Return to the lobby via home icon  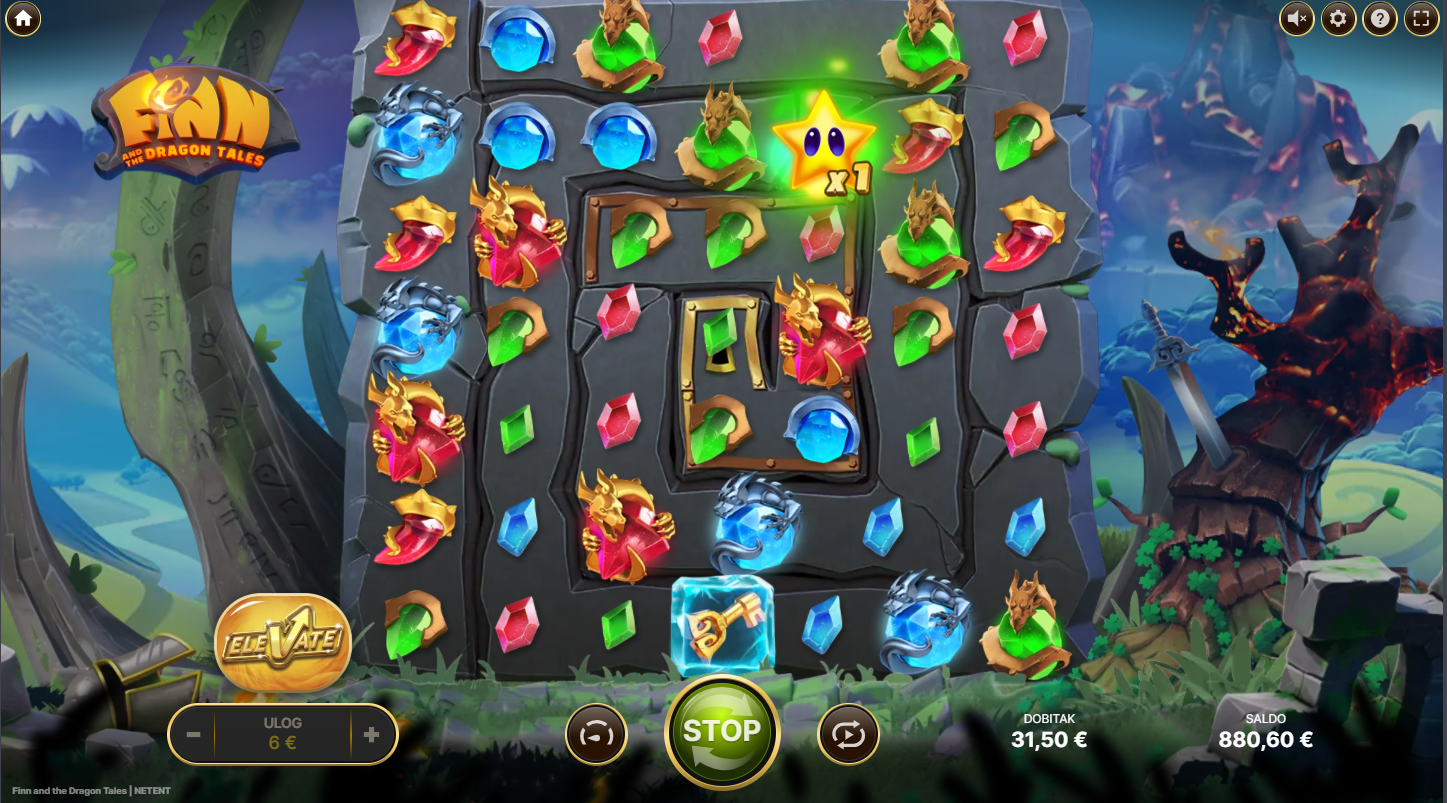(x=22, y=18)
